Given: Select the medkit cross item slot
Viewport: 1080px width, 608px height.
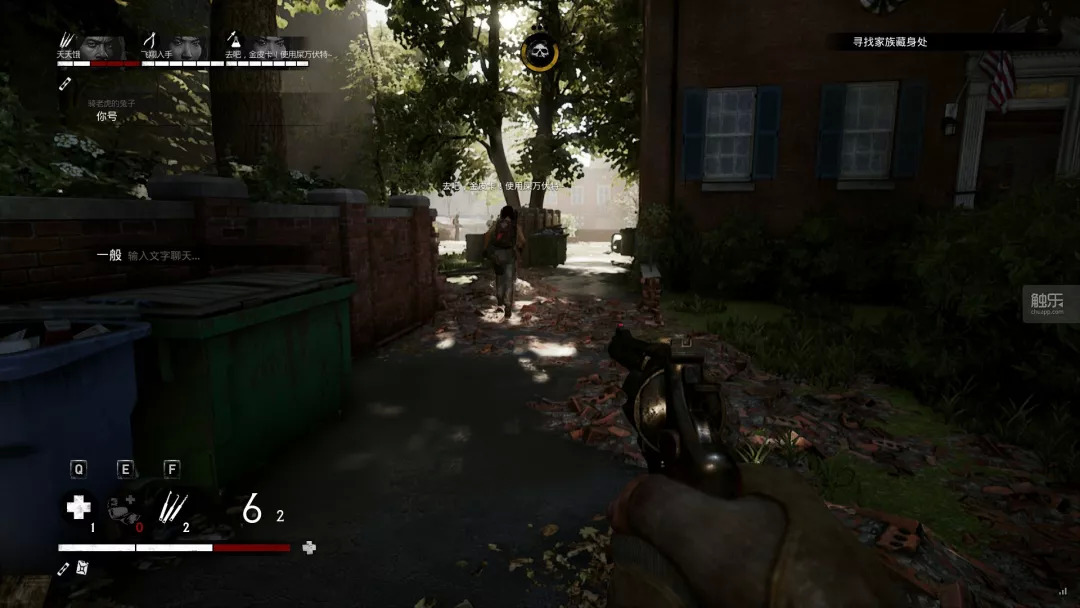Looking at the screenshot, I should (x=78, y=508).
